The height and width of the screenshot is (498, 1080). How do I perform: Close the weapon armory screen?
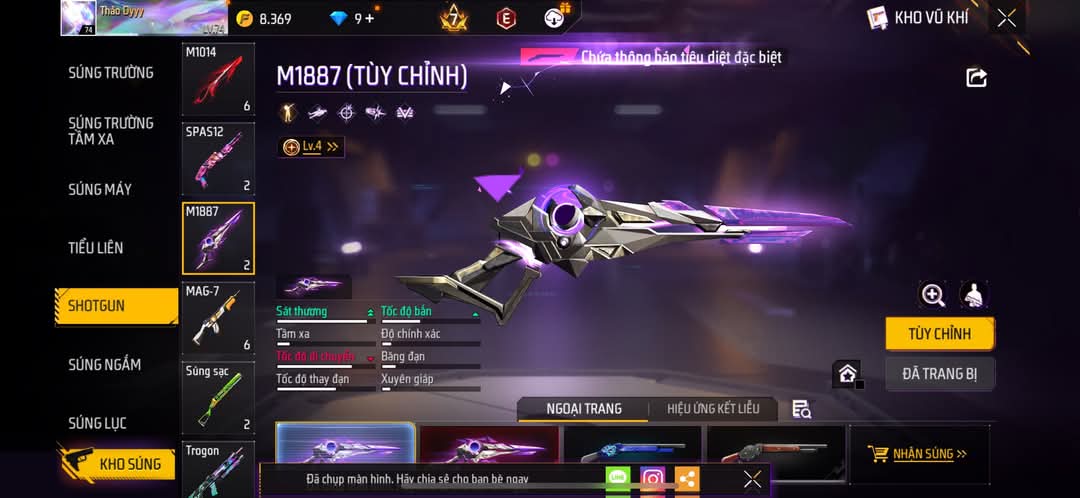coord(1006,18)
